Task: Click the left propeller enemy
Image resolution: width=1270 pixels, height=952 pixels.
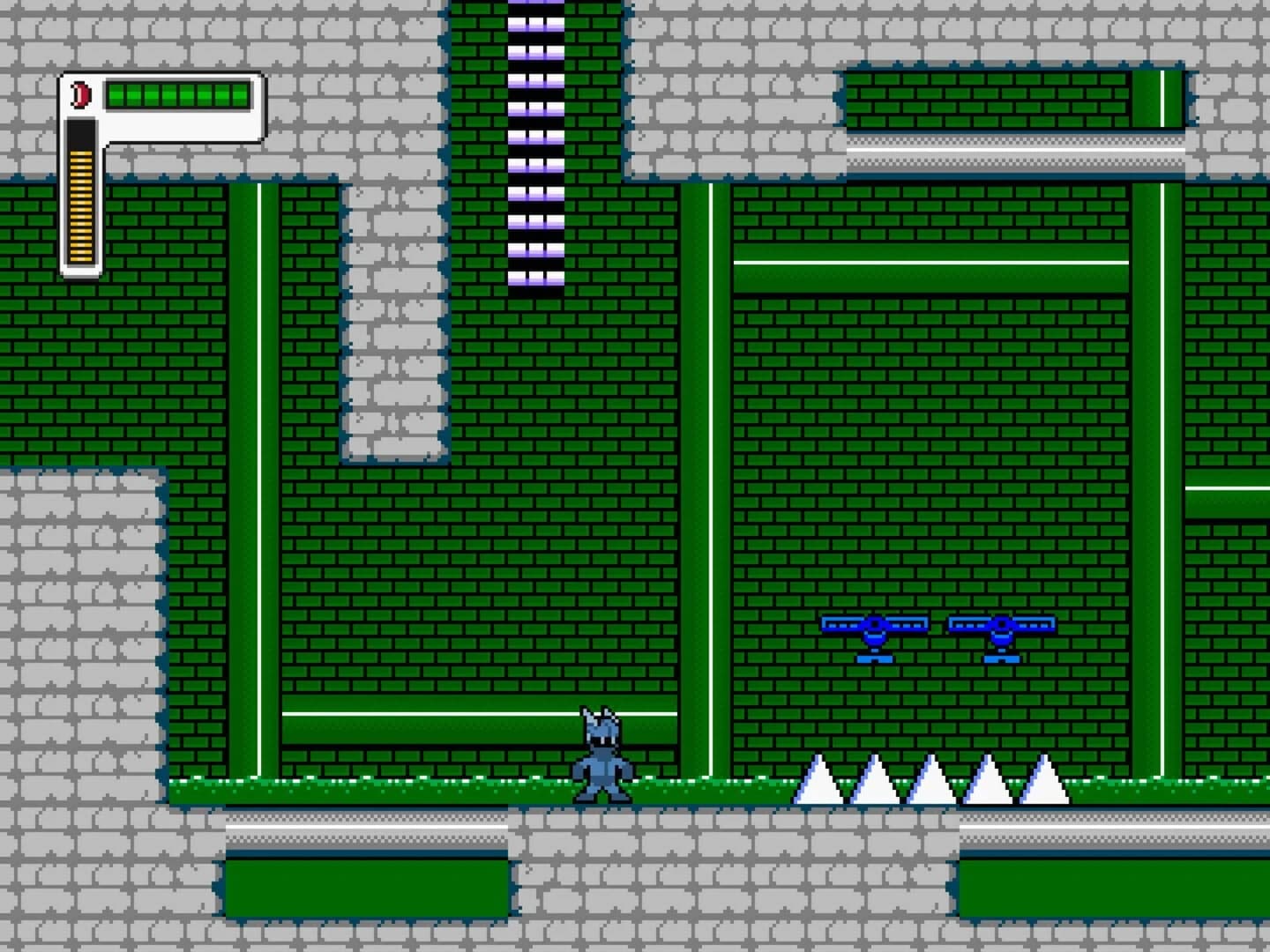Action: tap(874, 630)
